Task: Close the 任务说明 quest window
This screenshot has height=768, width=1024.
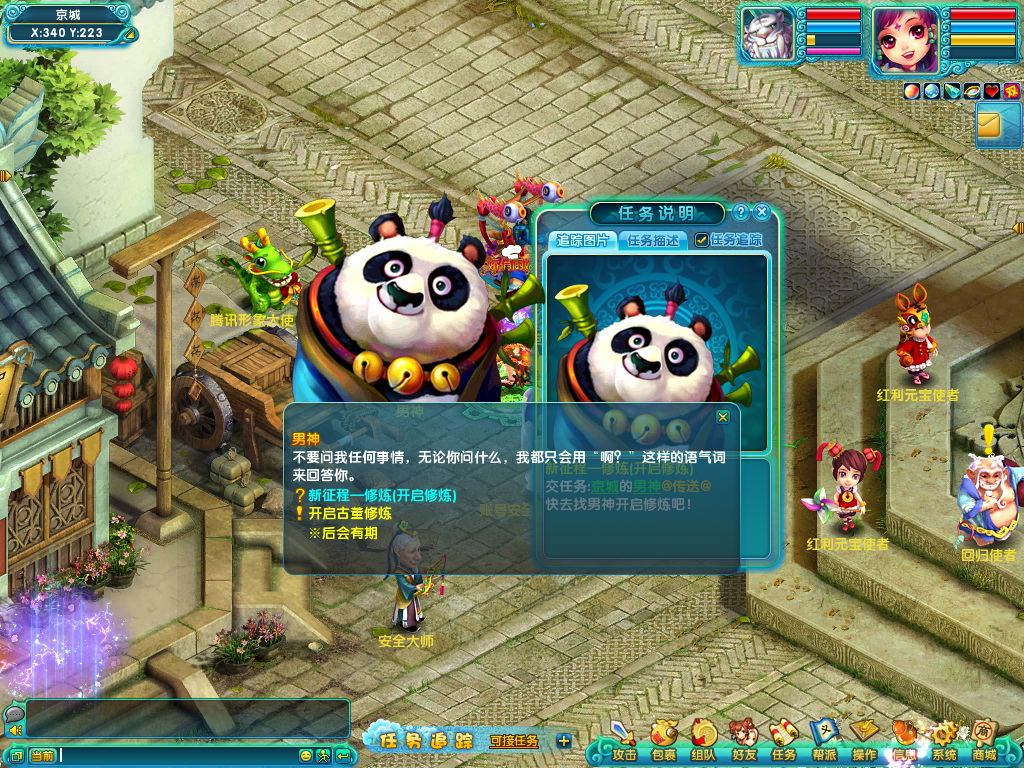Action: coord(762,212)
